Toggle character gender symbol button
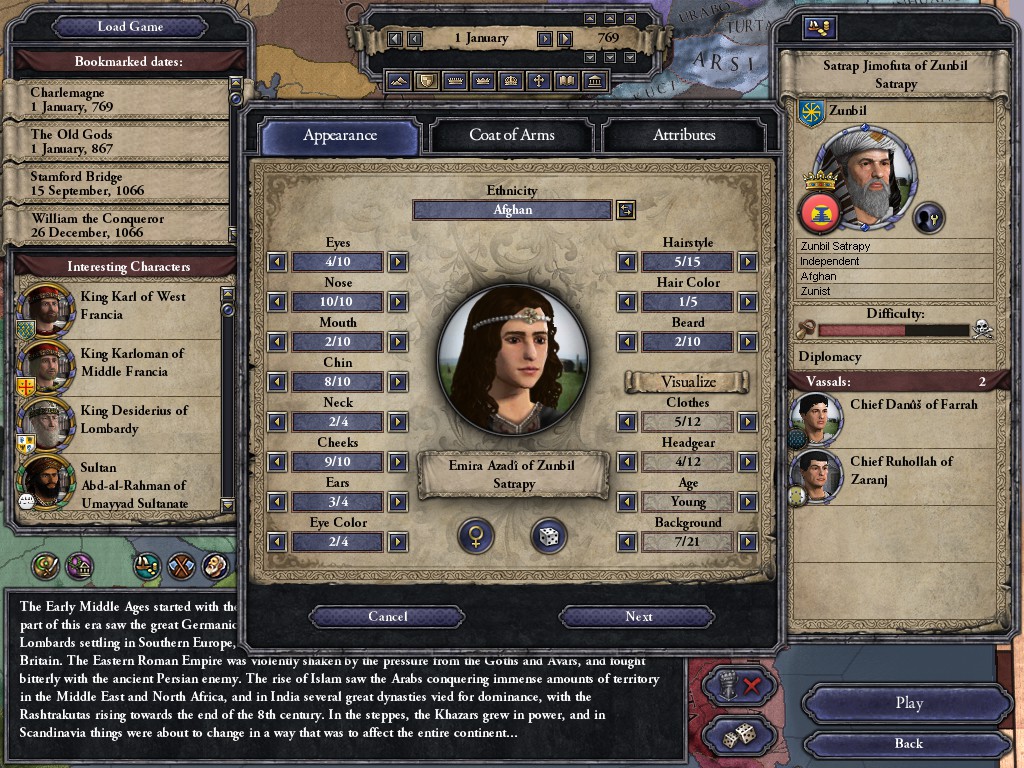 (476, 536)
